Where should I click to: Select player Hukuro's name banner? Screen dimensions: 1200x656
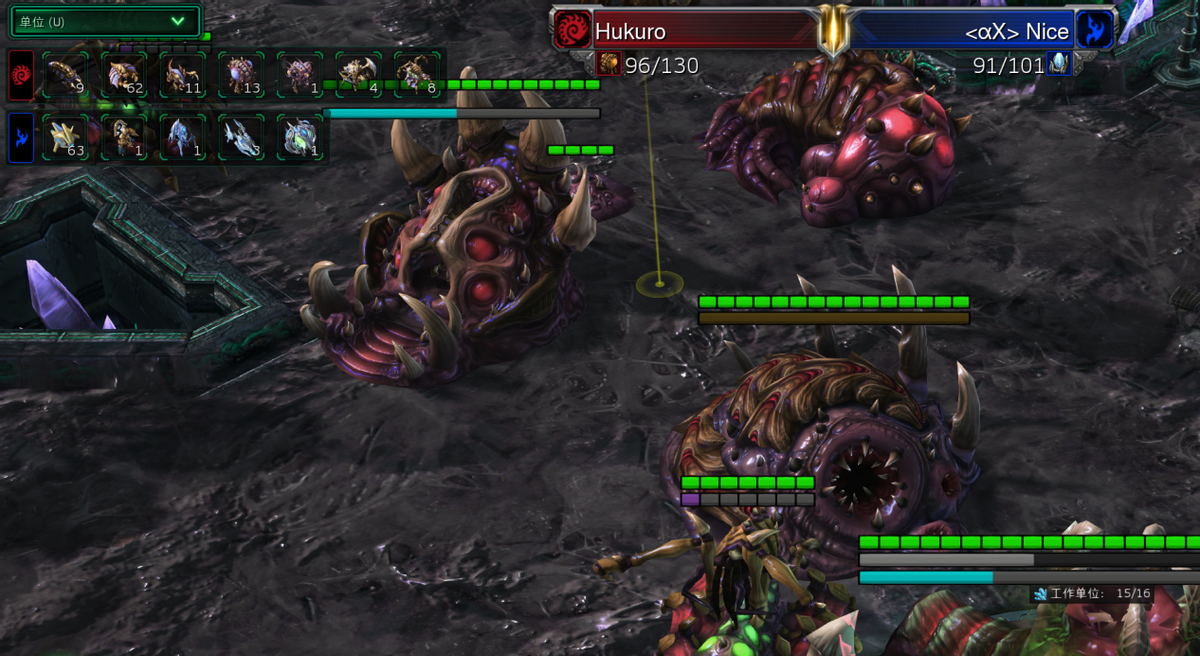pyautogui.click(x=700, y=31)
